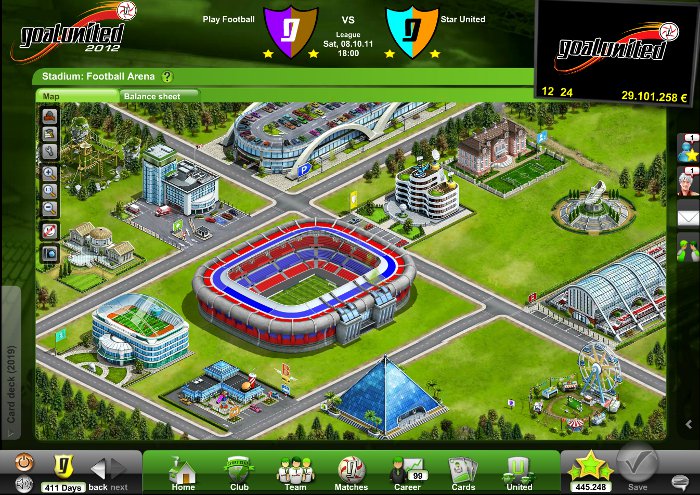Switch to the Balance sheet tab
Viewport: 700px width, 495px height.
coord(159,96)
